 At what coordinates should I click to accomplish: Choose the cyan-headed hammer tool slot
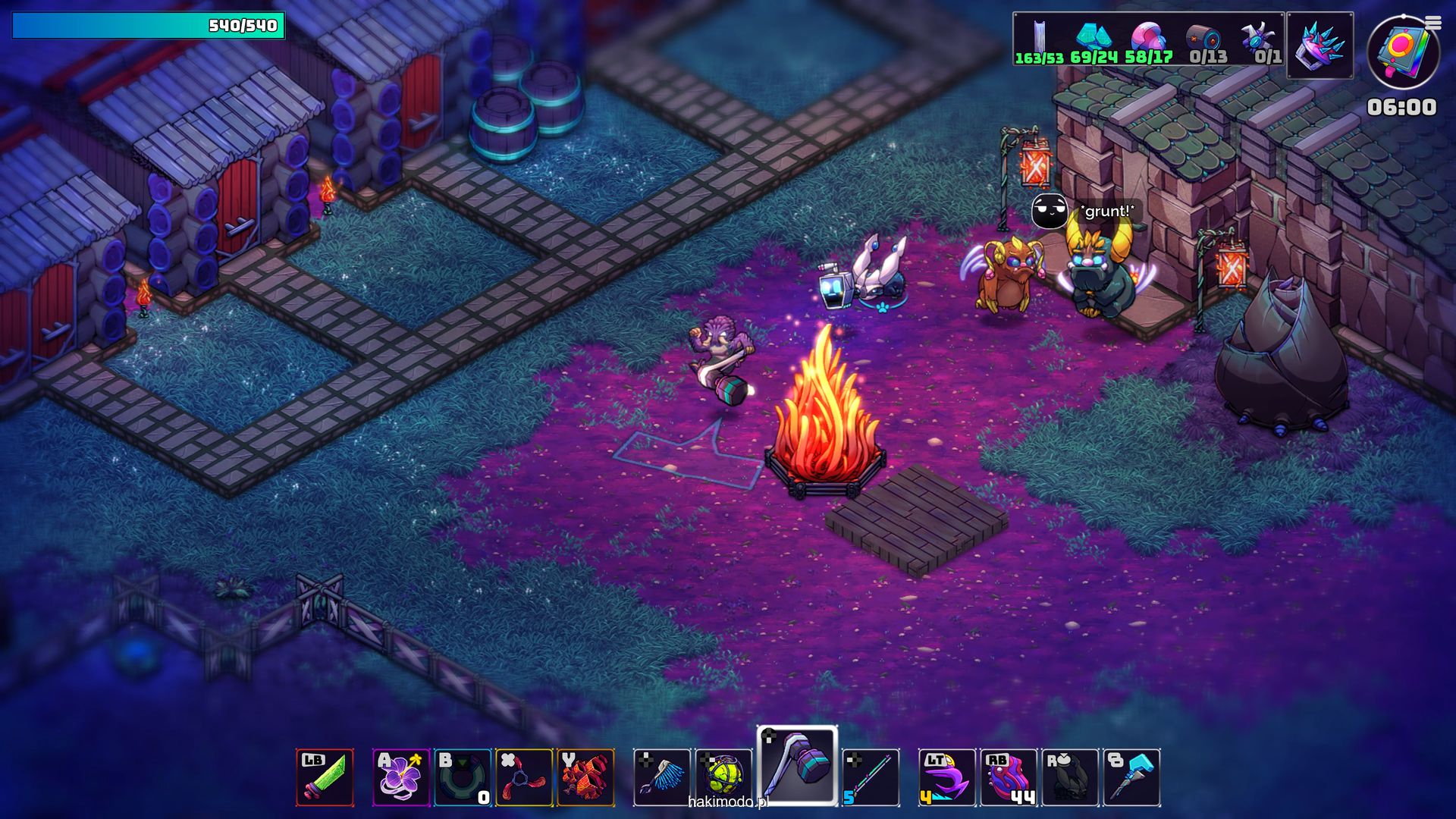pyautogui.click(x=1131, y=777)
